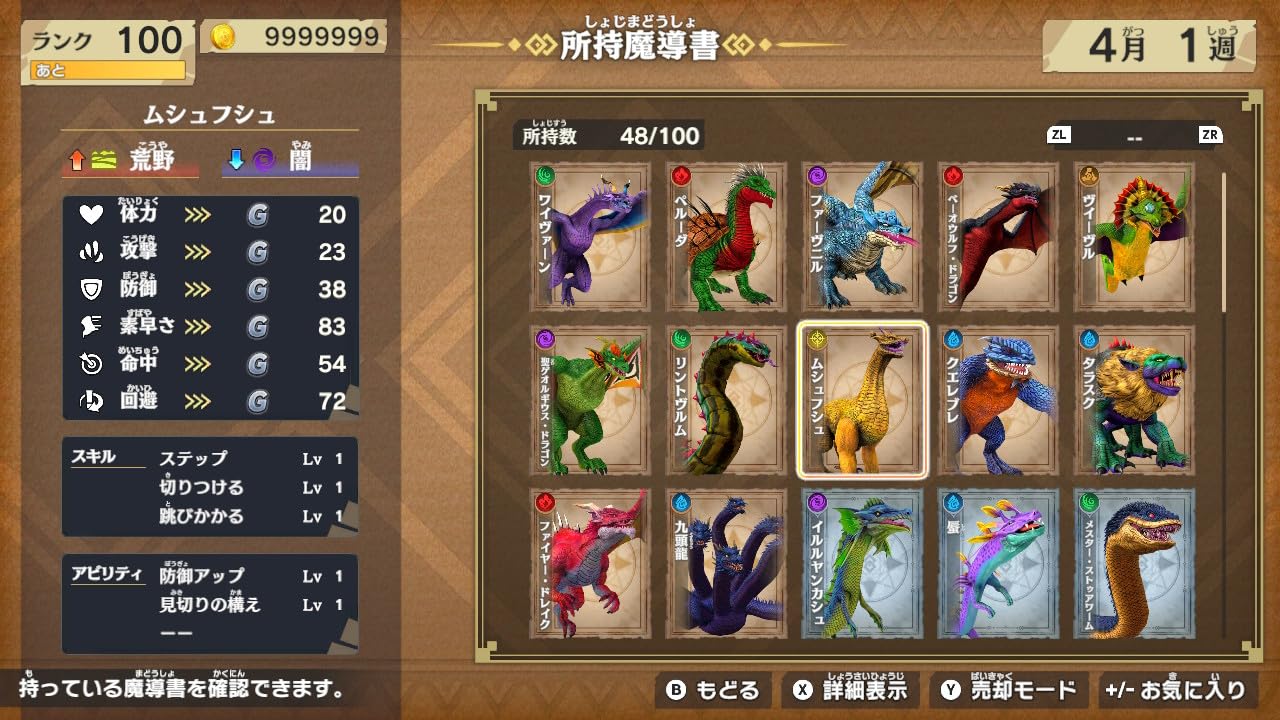Select the 攻撃 attack fist icon
Screen dimensions: 1280x720
pyautogui.click(x=90, y=252)
